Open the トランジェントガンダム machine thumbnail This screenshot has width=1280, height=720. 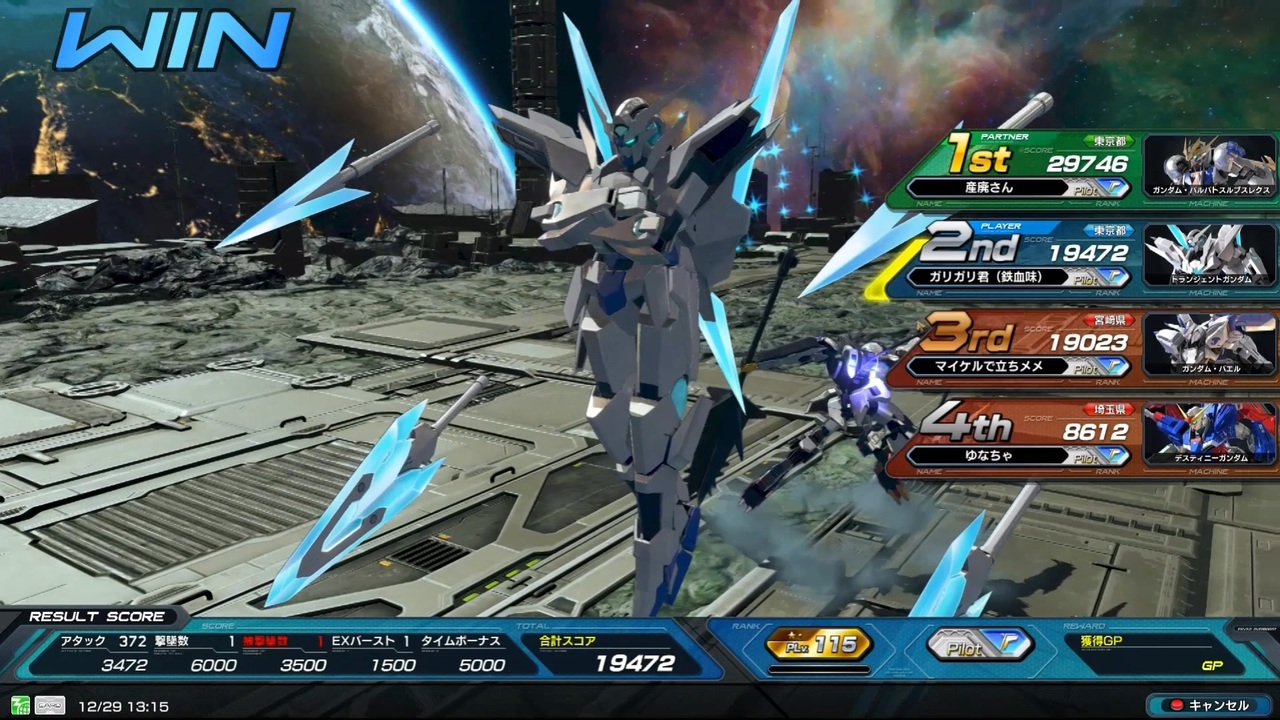[1208, 255]
